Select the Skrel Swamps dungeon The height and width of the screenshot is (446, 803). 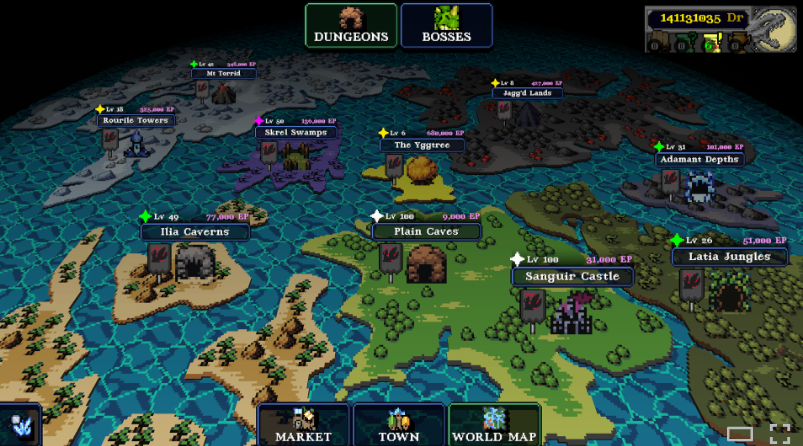297,132
